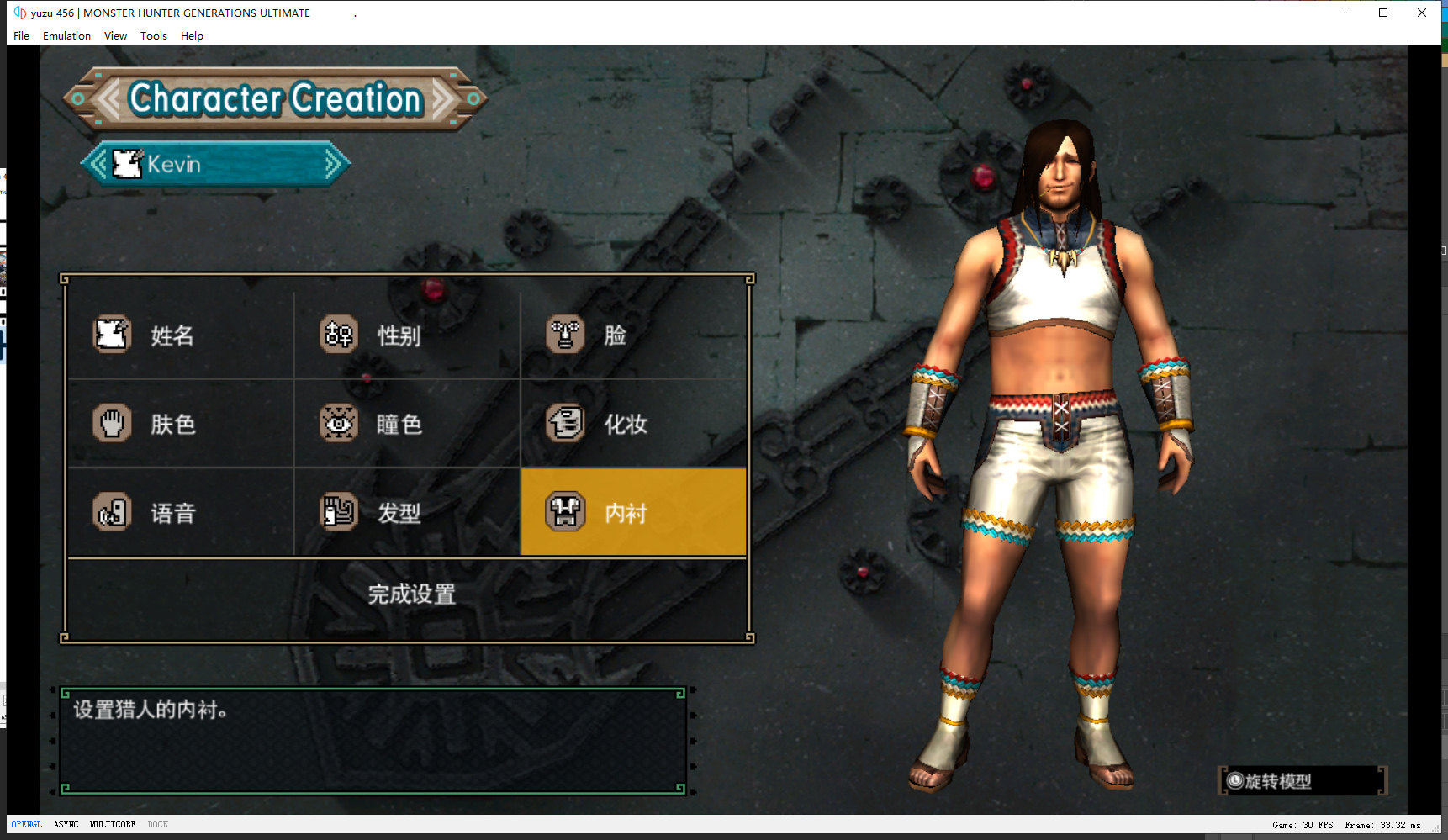Select the 姓名 (Name) option

[172, 335]
